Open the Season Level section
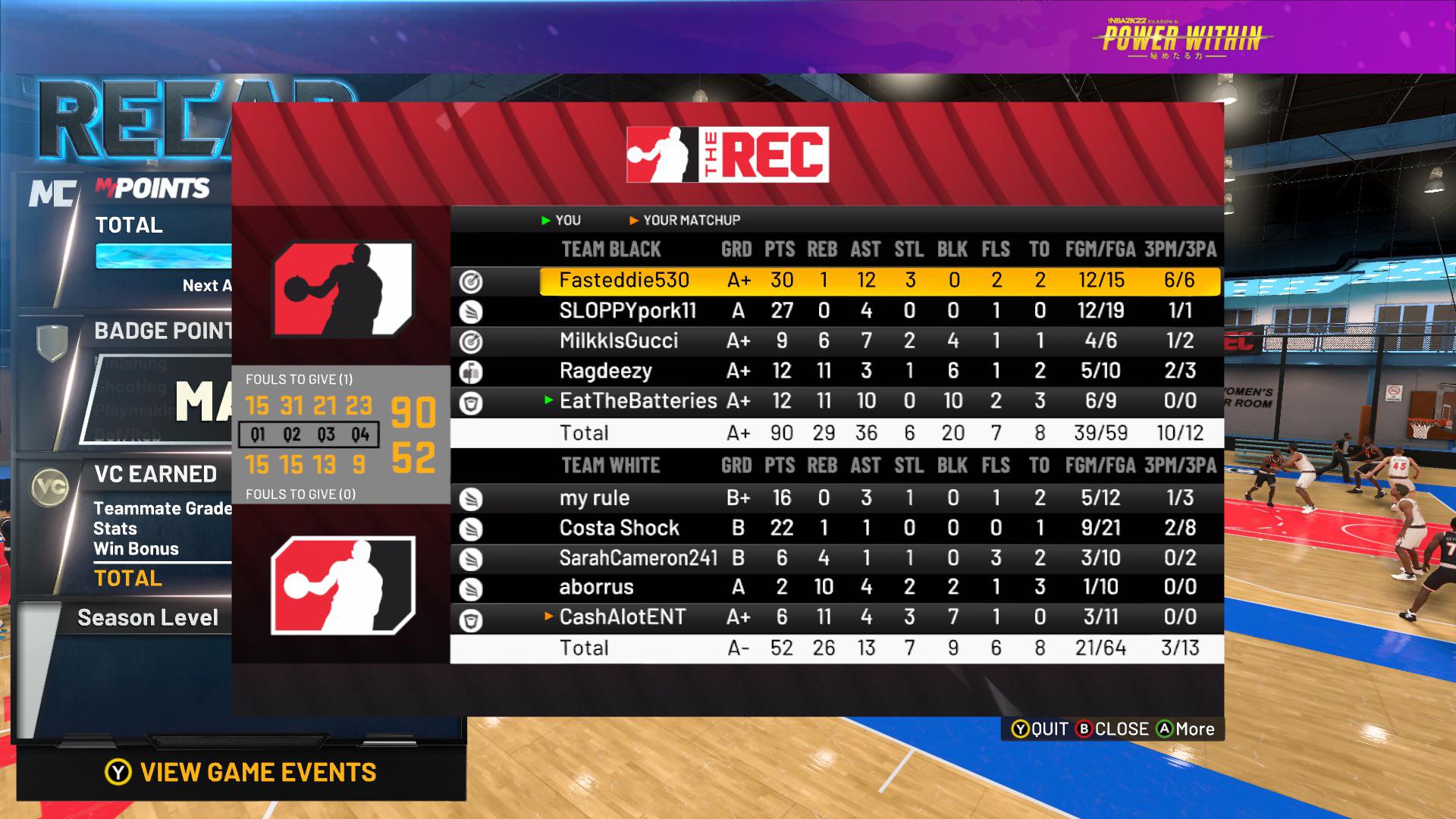Image resolution: width=1456 pixels, height=819 pixels. tap(148, 617)
